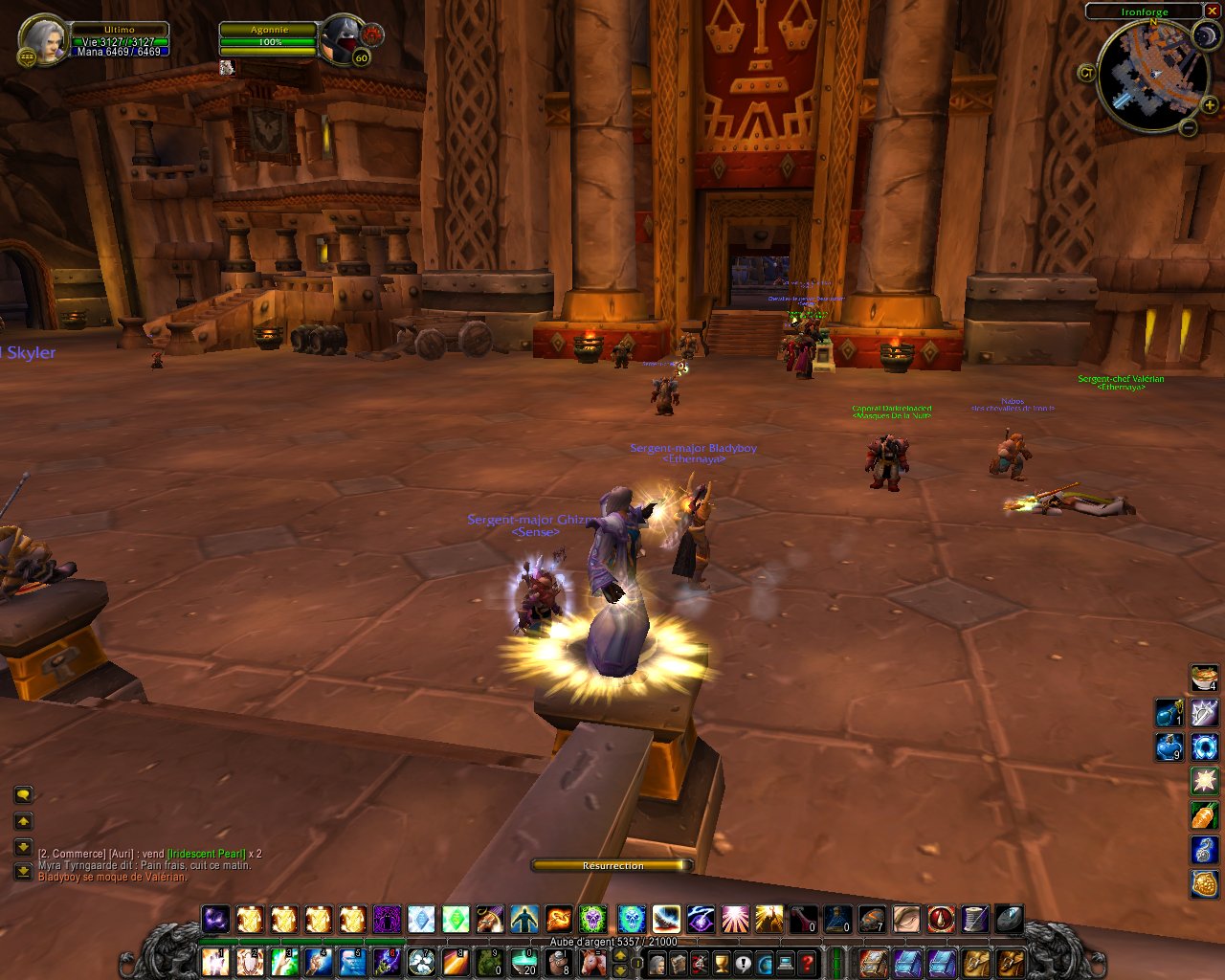Activate the green skull spell icon
This screenshot has width=1225, height=980.
point(592,920)
